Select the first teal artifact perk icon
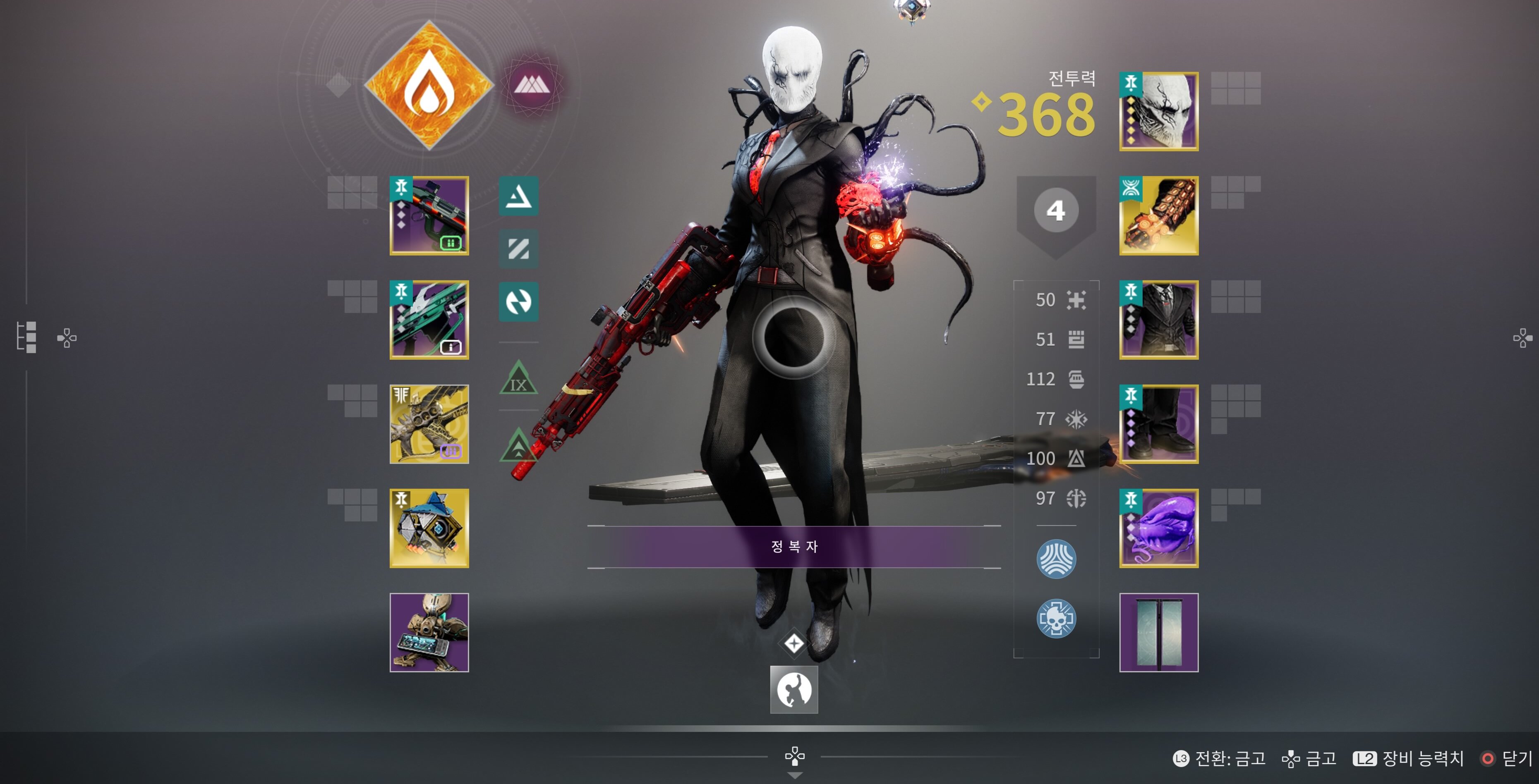This screenshot has height=784, width=1539. click(x=518, y=196)
